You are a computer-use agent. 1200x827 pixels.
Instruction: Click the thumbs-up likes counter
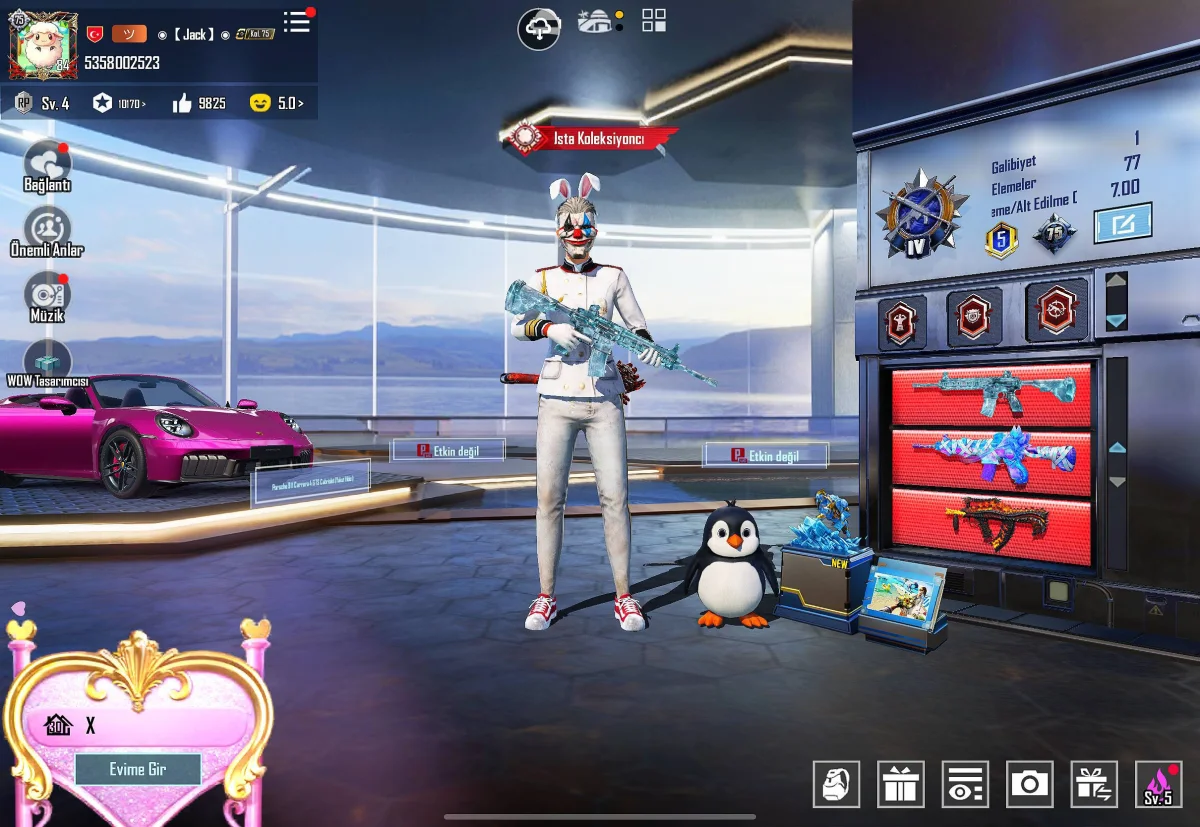coord(200,103)
